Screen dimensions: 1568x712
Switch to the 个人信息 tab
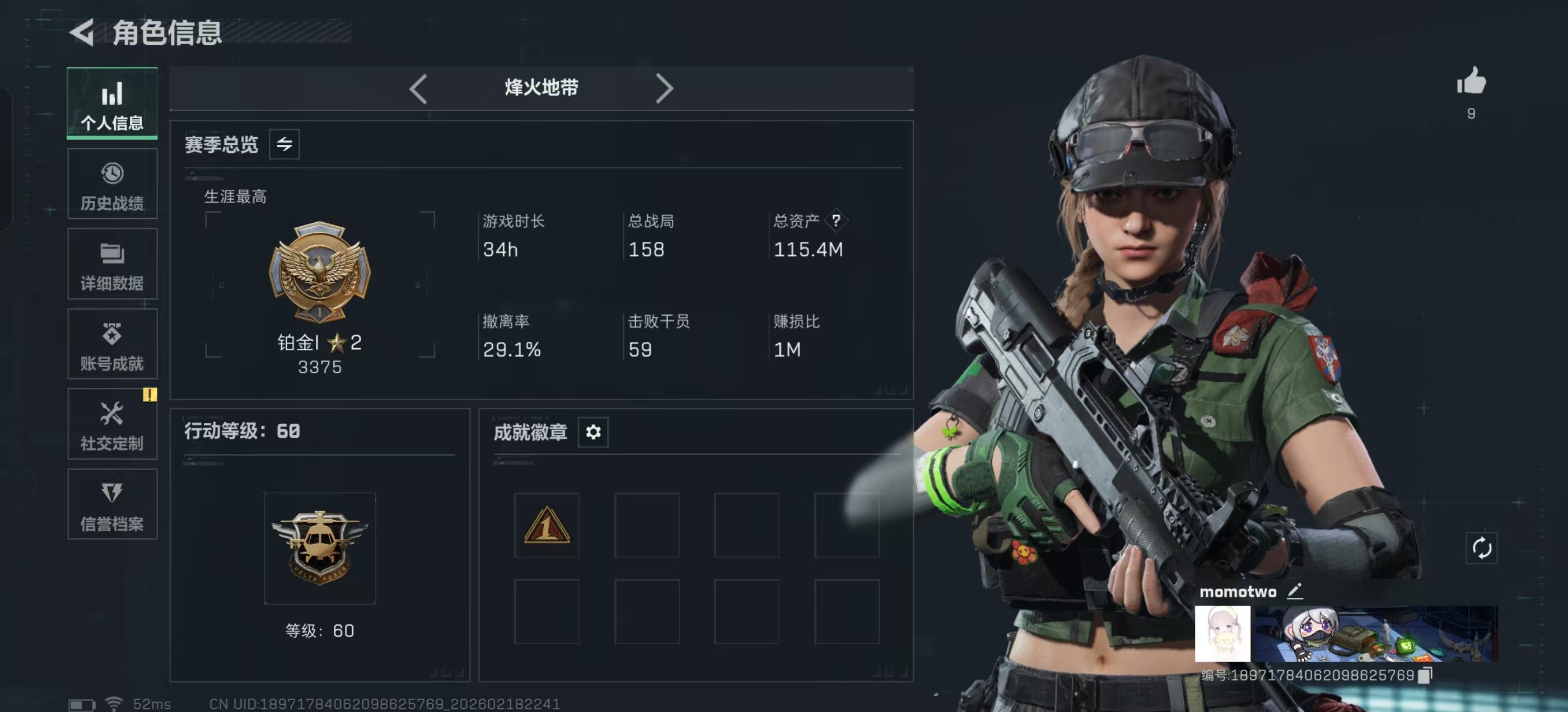(112, 104)
